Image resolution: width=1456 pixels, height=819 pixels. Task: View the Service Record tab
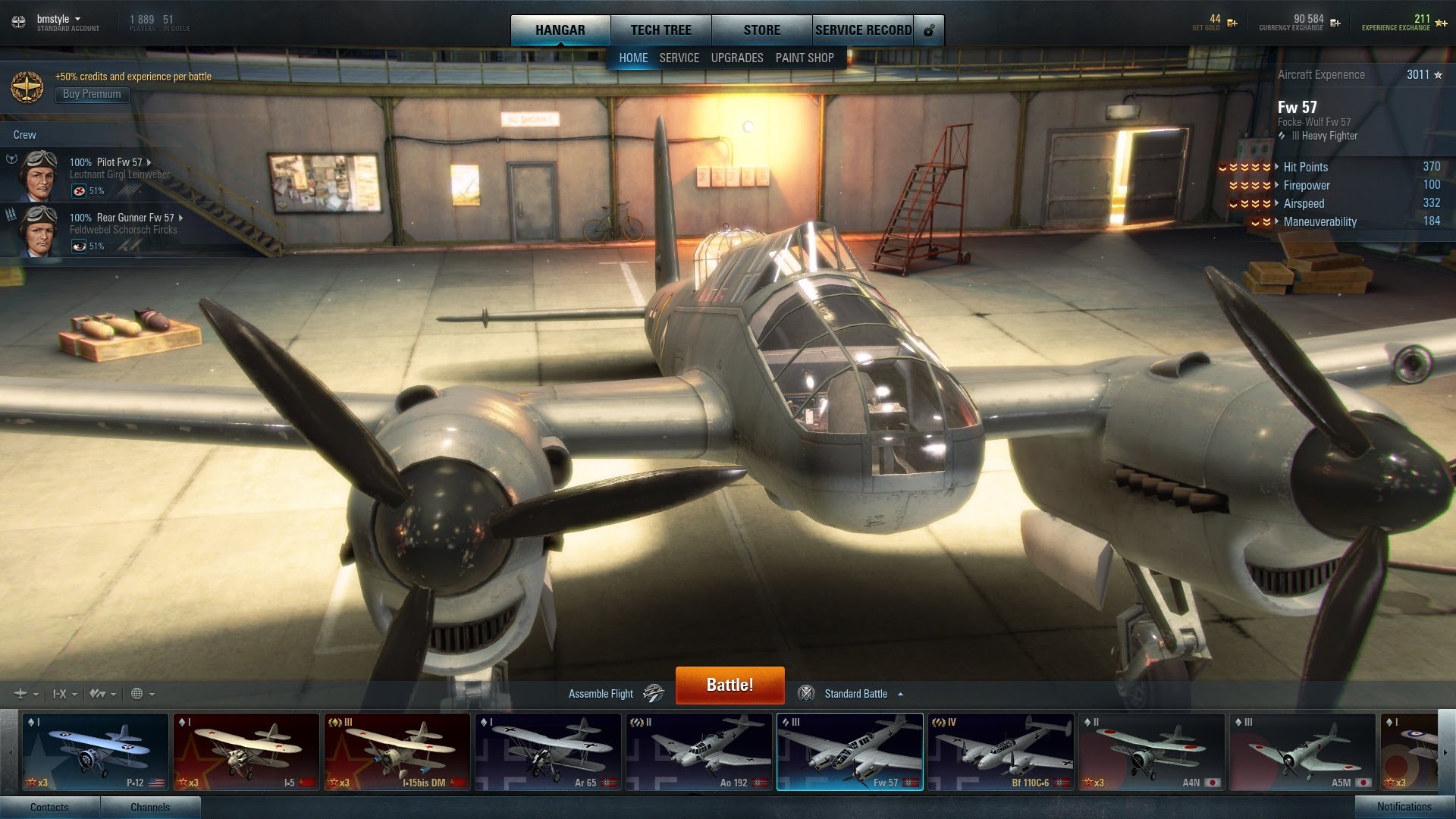tap(863, 30)
